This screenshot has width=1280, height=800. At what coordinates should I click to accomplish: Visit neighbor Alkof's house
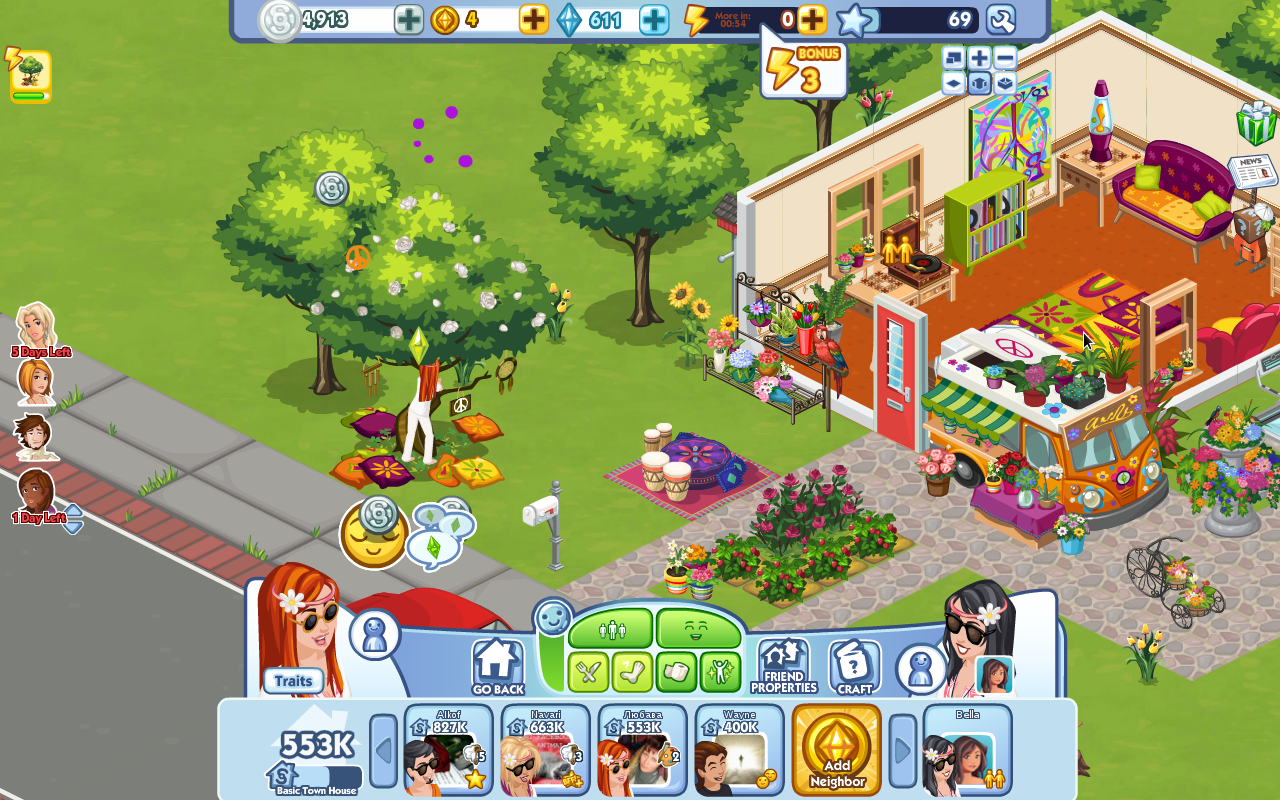(x=448, y=750)
